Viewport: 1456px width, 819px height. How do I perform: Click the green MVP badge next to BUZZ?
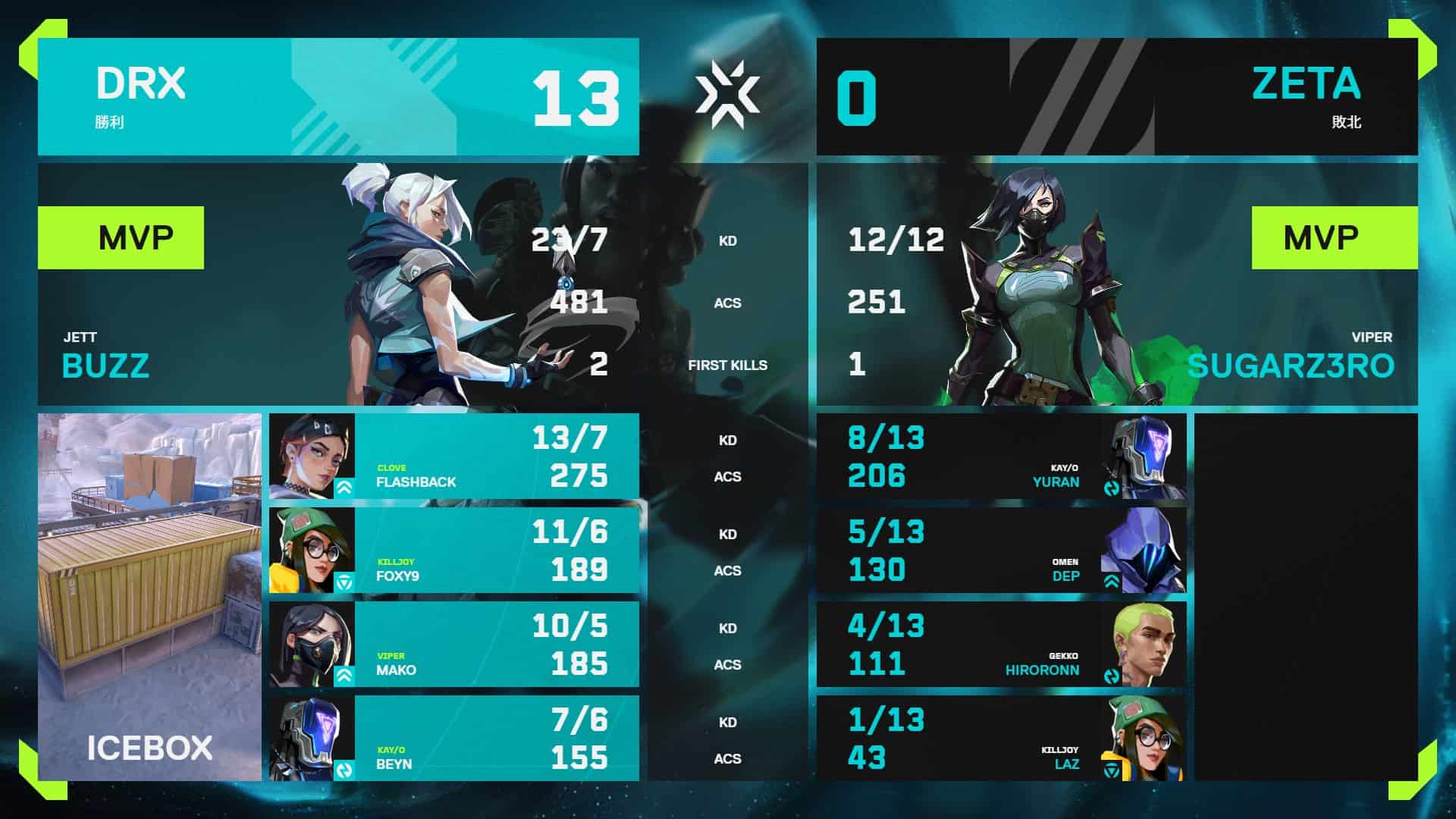121,237
